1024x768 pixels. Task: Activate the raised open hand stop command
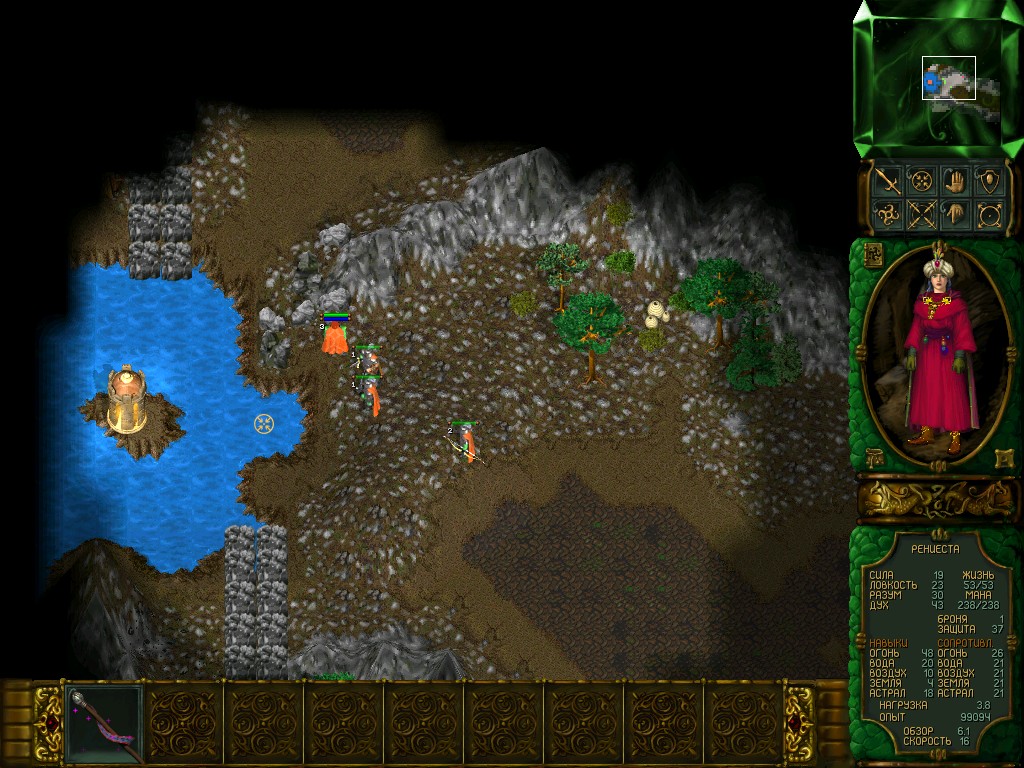[955, 181]
